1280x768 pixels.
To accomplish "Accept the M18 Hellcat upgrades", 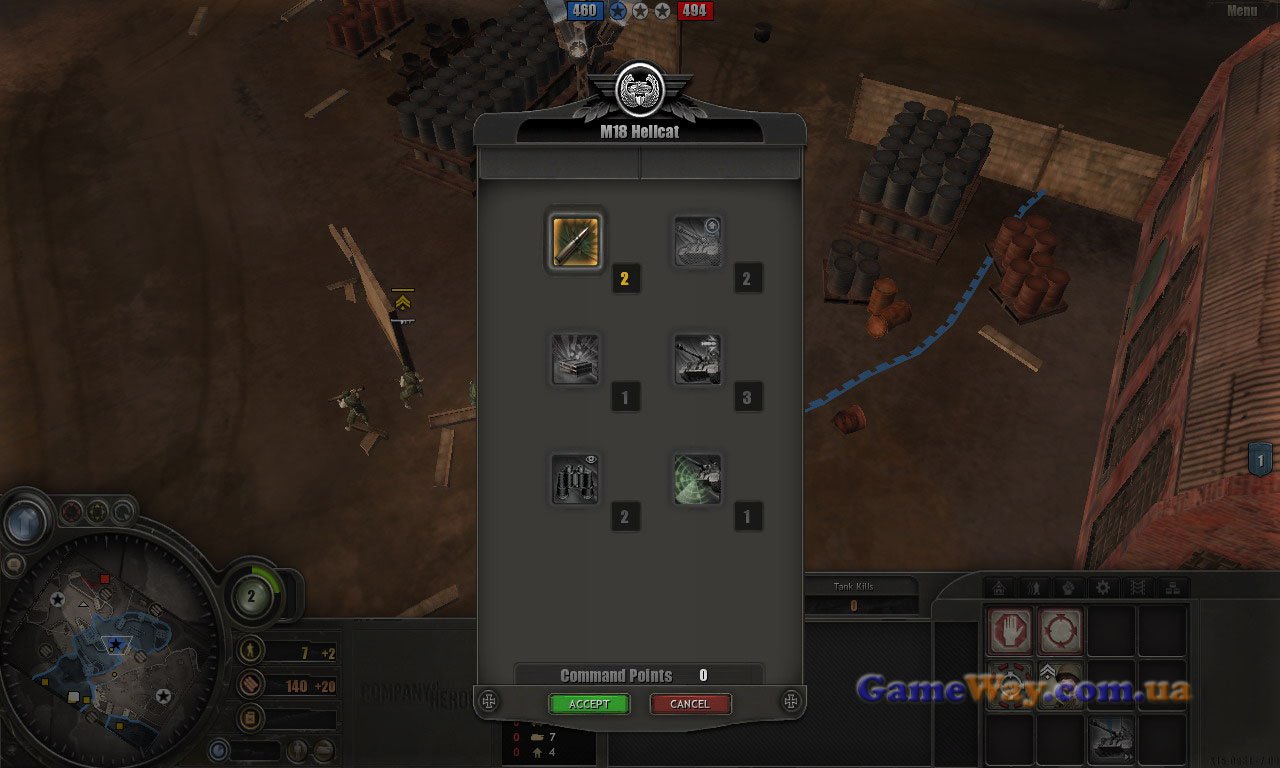I will 589,704.
